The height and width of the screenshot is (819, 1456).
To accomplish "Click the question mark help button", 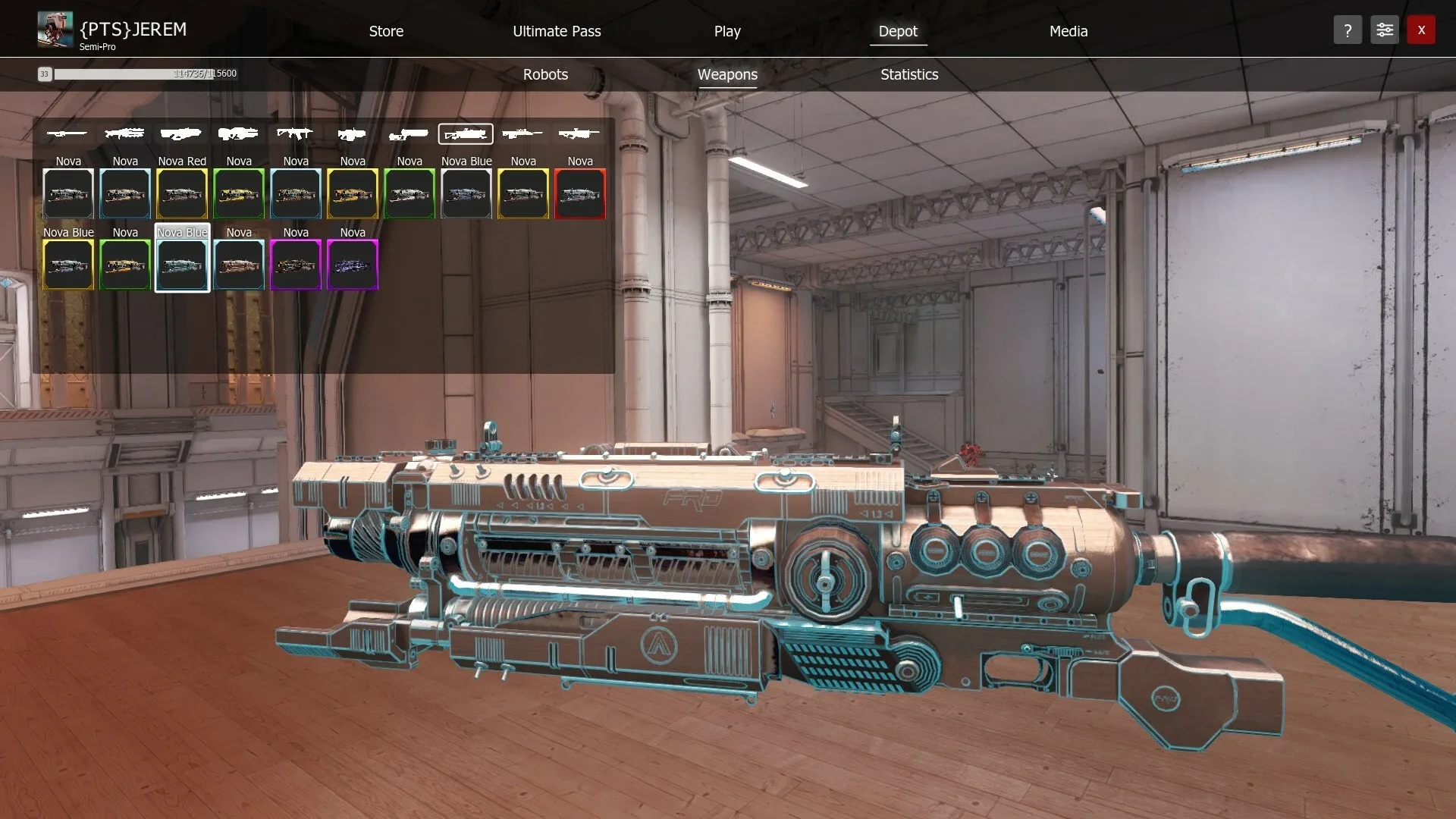I will (x=1348, y=30).
